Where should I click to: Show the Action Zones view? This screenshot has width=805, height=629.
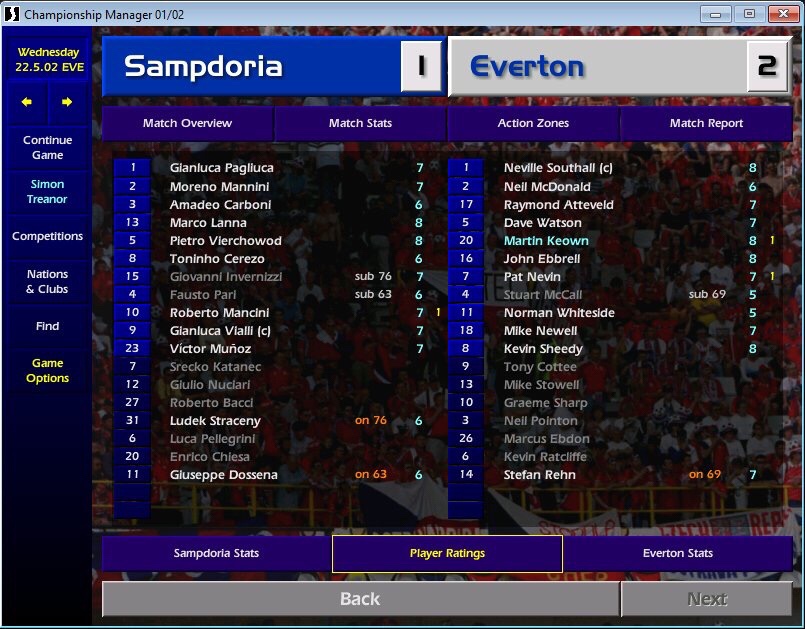click(x=533, y=123)
